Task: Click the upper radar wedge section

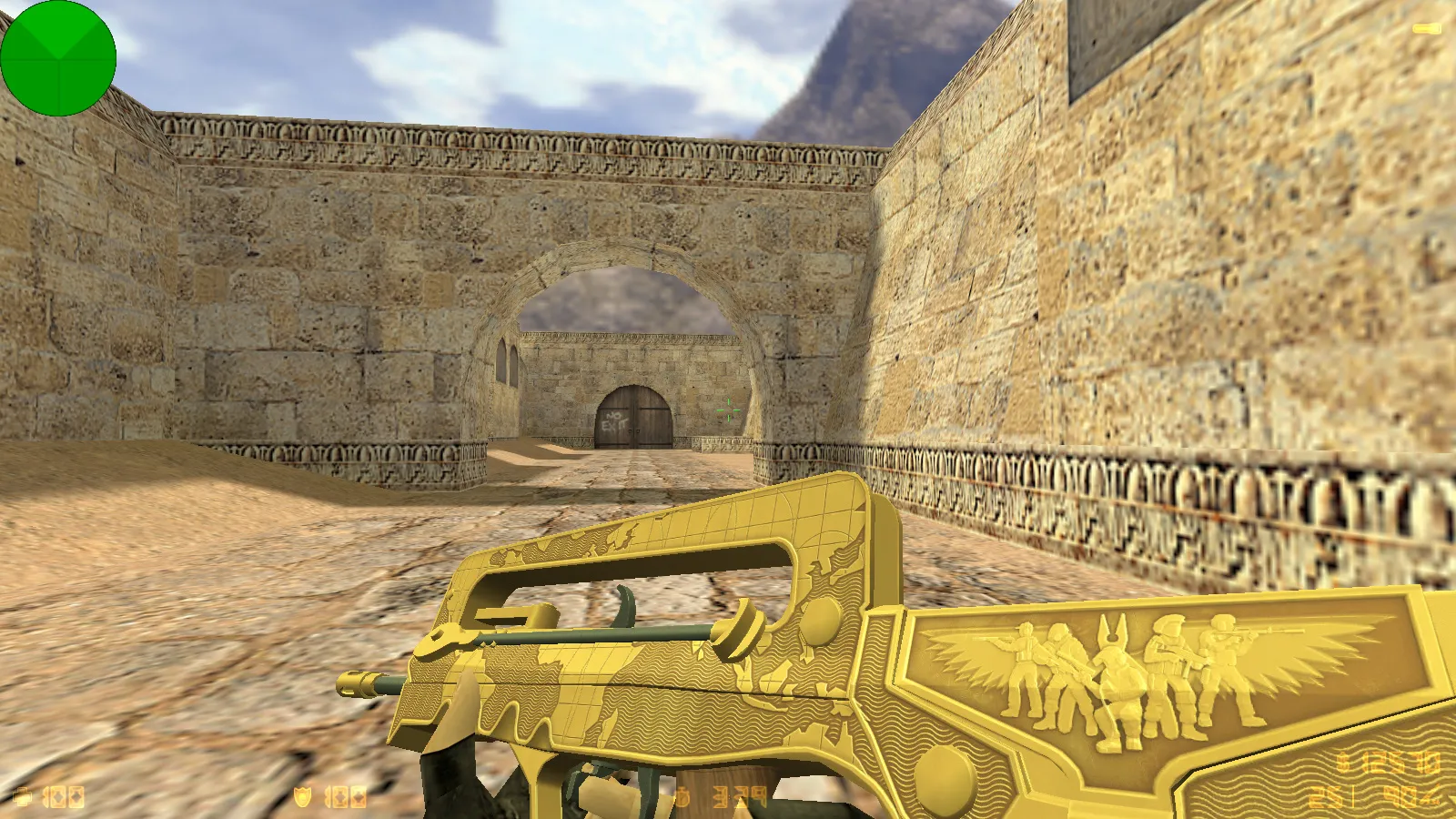Action: click(x=58, y=27)
